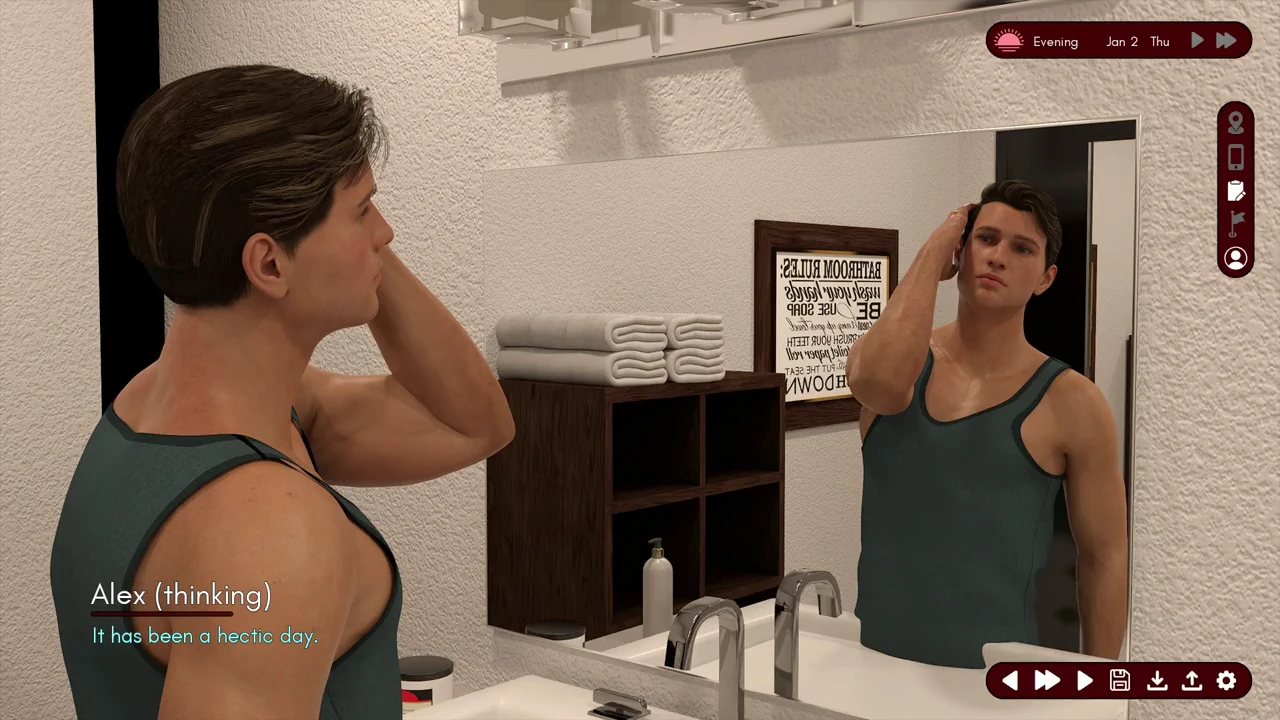Open settings with the gear icon
The width and height of the screenshot is (1280, 720).
[x=1227, y=681]
